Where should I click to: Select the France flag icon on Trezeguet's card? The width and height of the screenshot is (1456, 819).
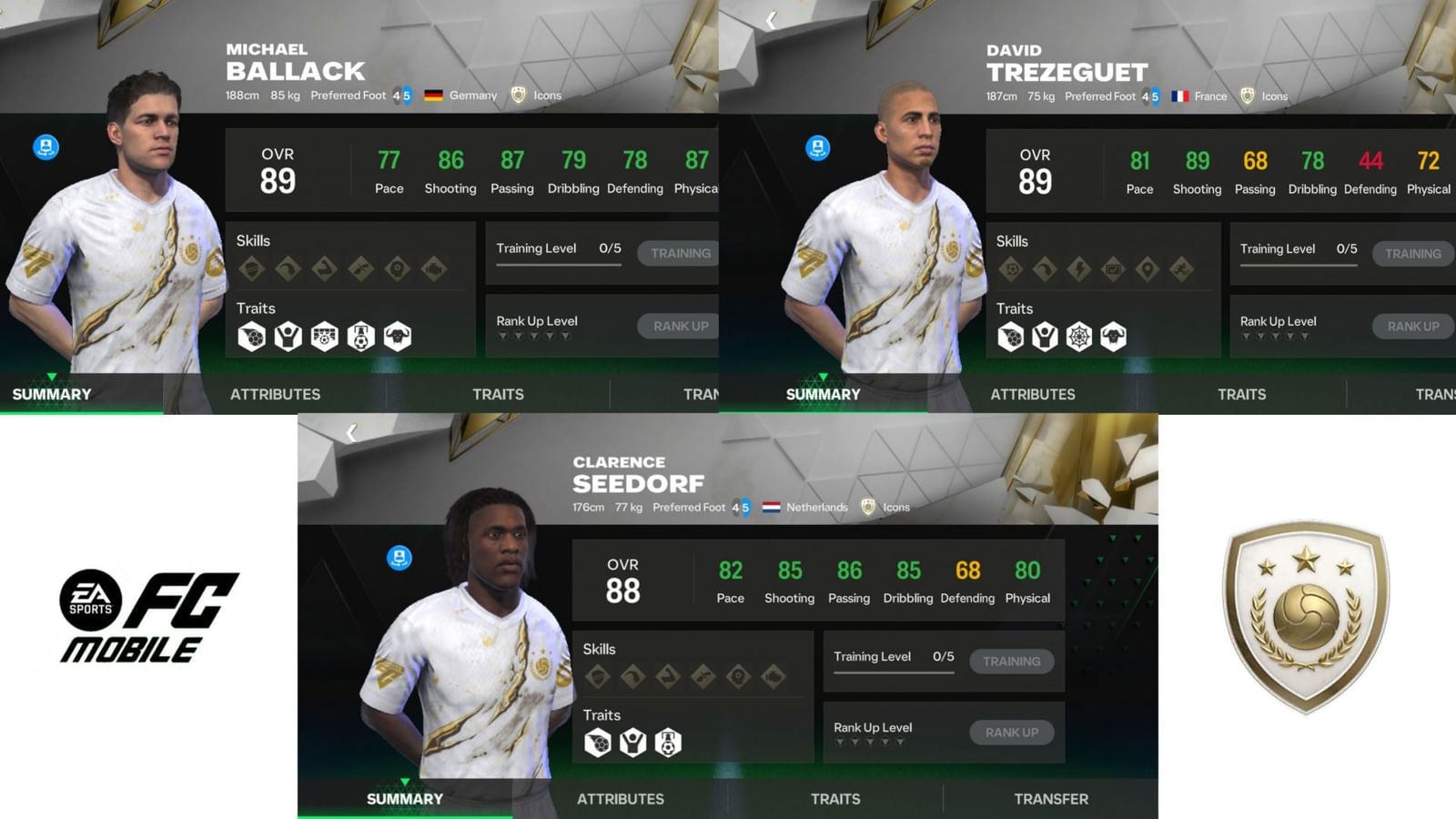[x=1181, y=96]
